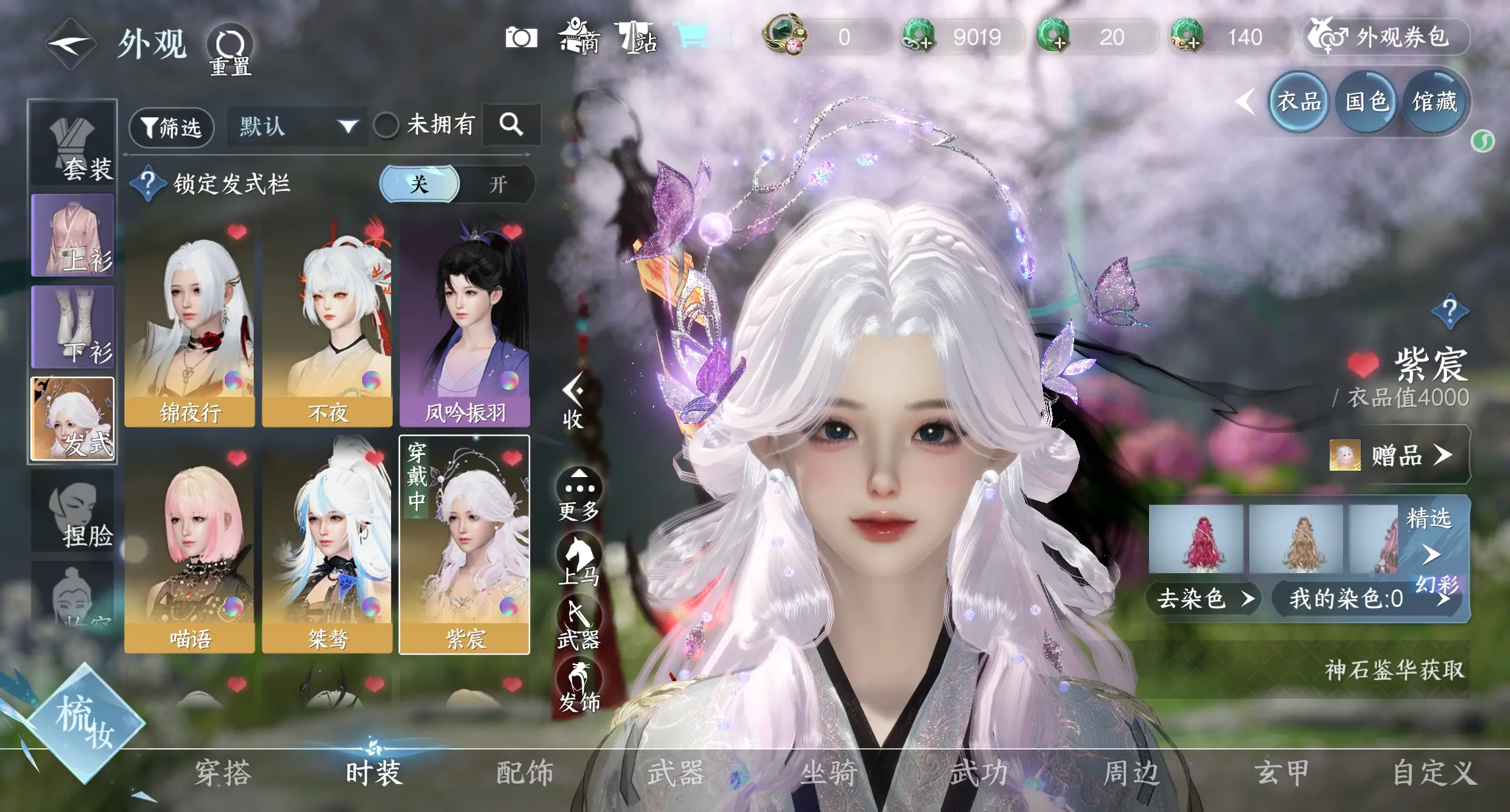Go back with the arrow button
Screen dimensions: 1510x812
click(71, 44)
